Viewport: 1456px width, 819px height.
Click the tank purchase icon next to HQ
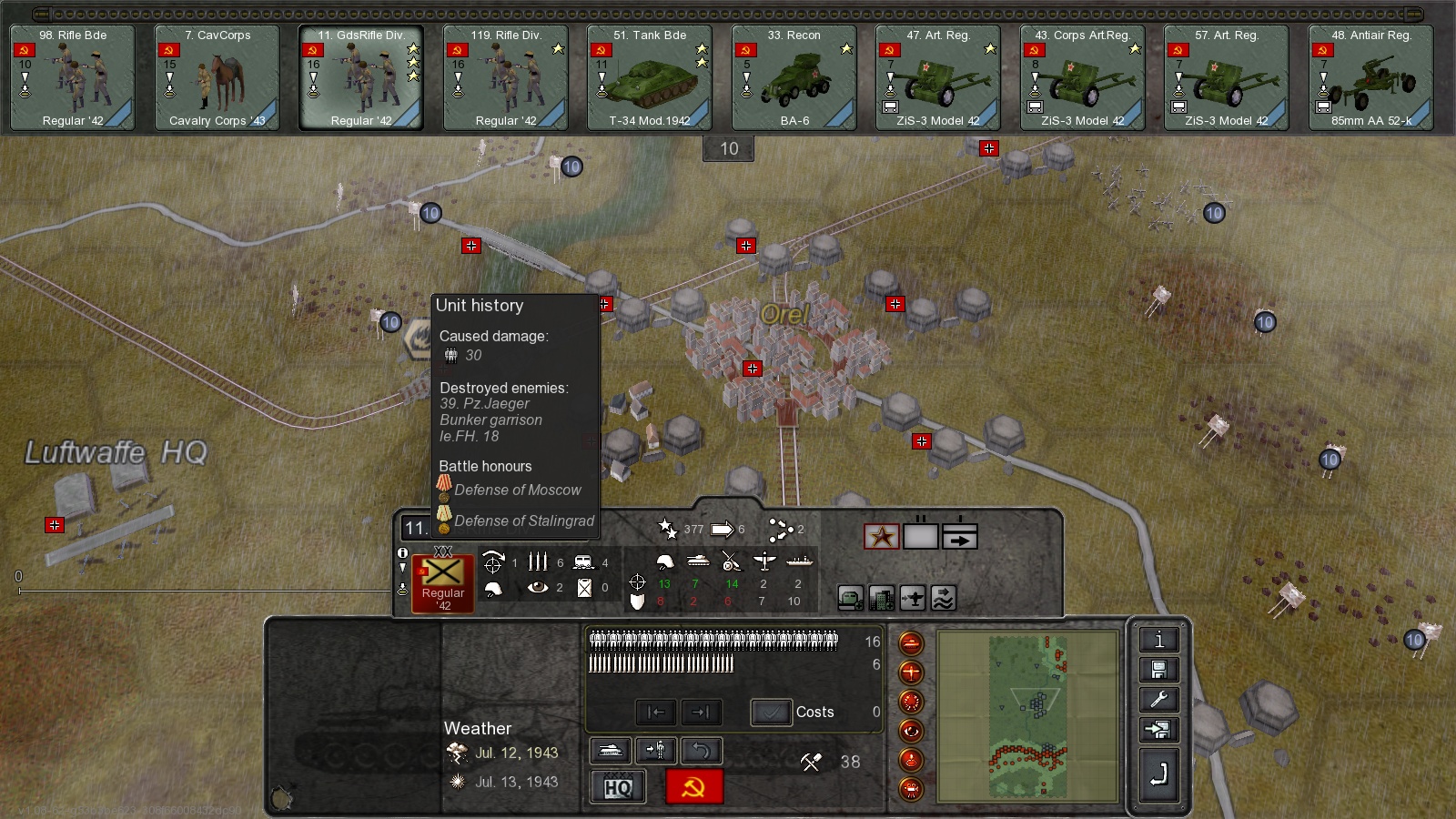pyautogui.click(x=610, y=752)
